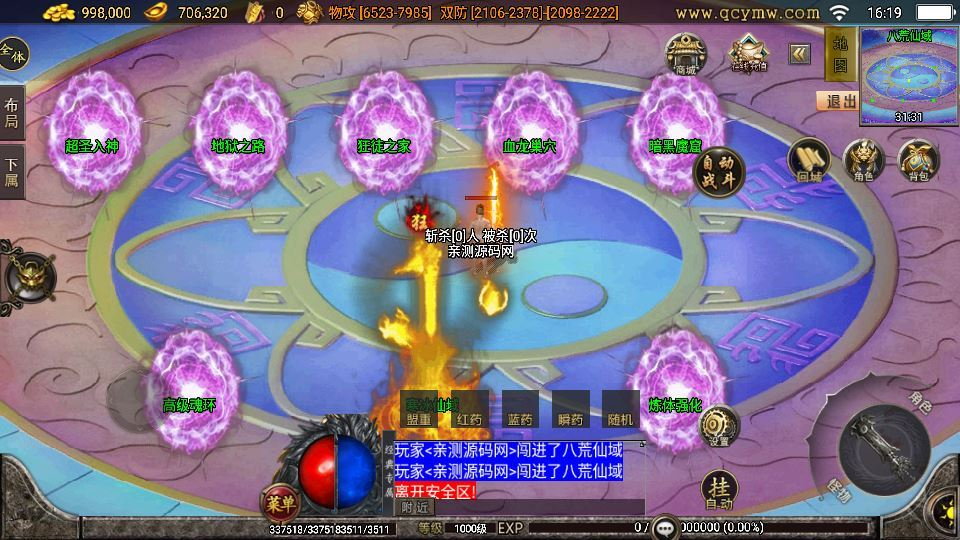The height and width of the screenshot is (540, 960).
Task: Open the 角色 character sheet
Action: (863, 160)
